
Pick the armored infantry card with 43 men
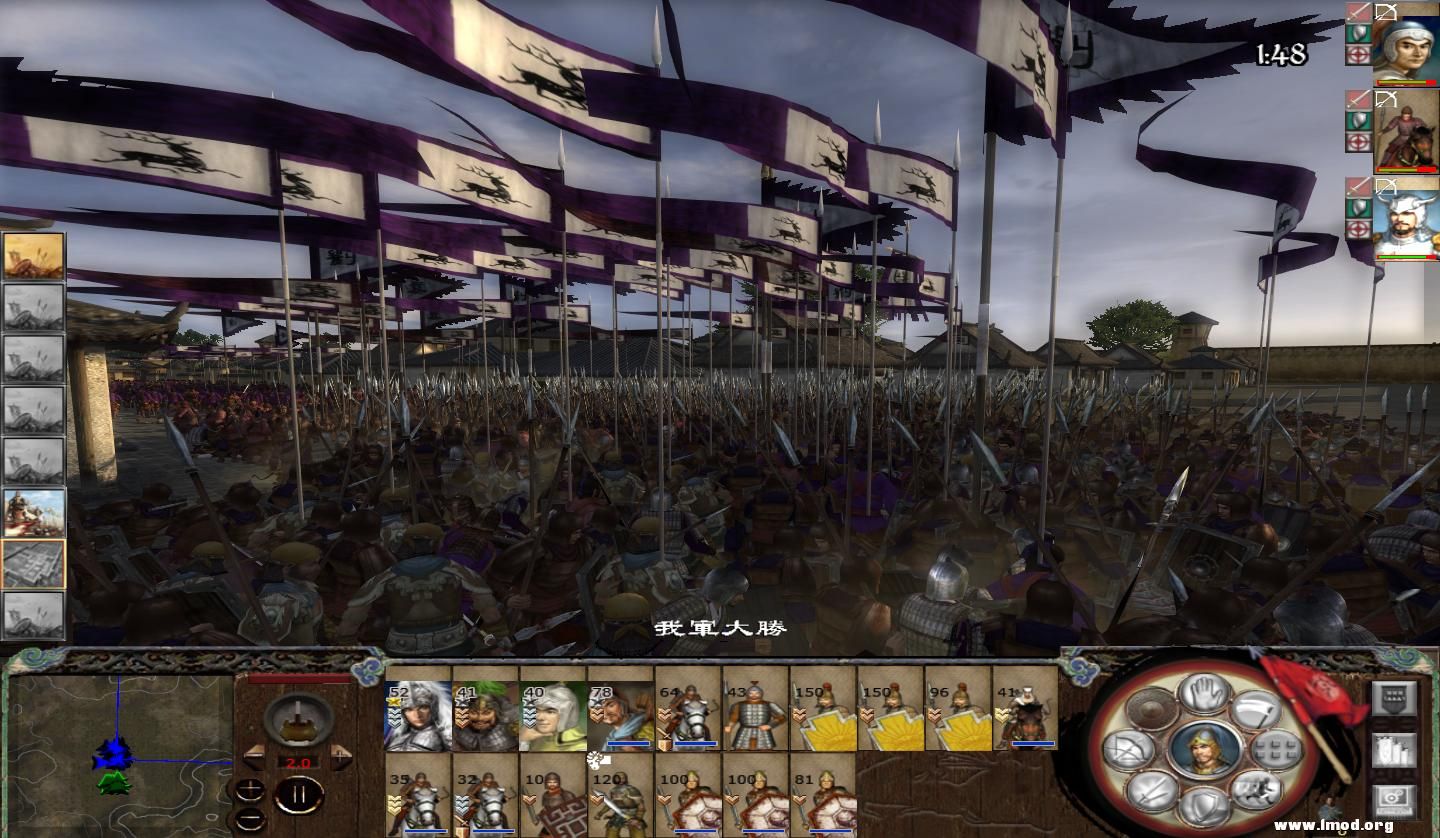756,716
